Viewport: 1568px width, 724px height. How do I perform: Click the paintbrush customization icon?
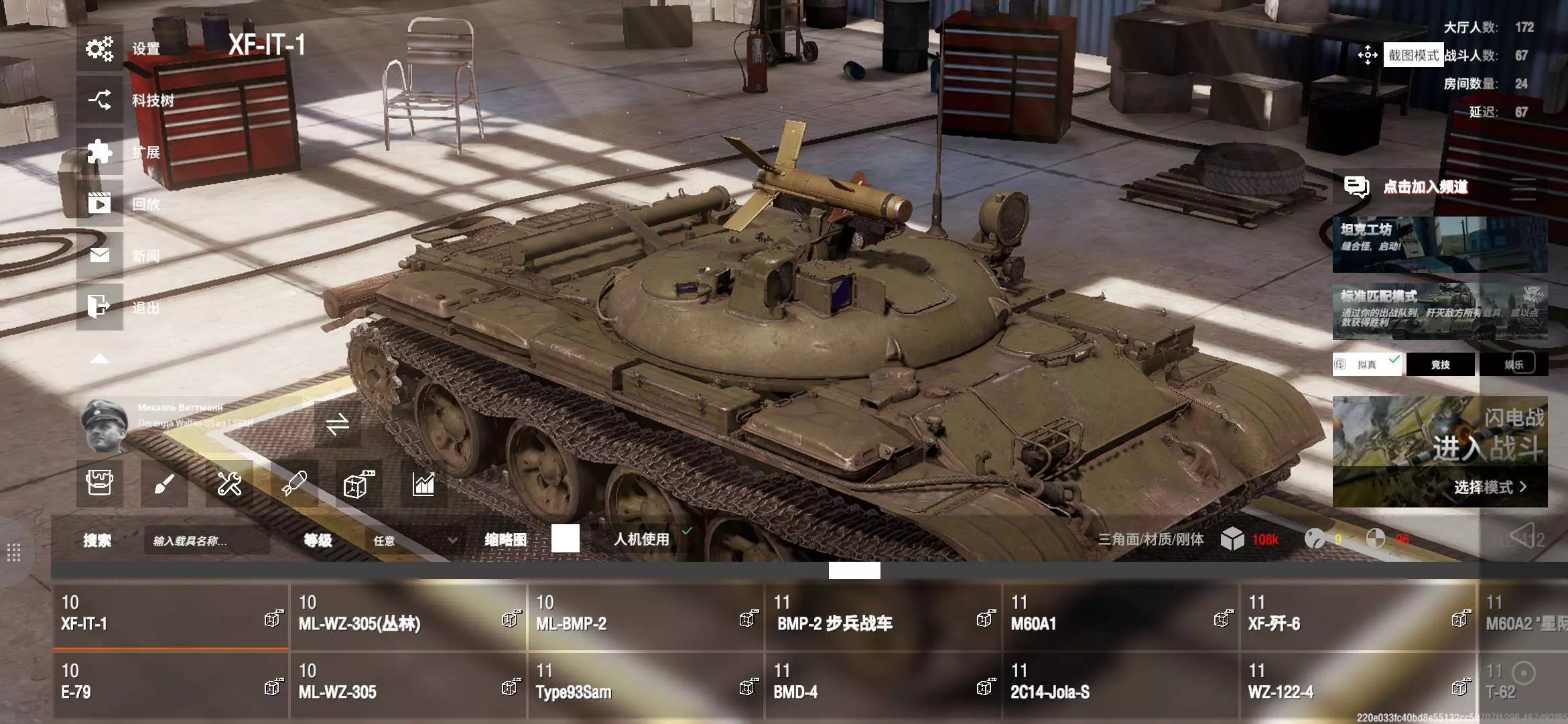(x=164, y=483)
